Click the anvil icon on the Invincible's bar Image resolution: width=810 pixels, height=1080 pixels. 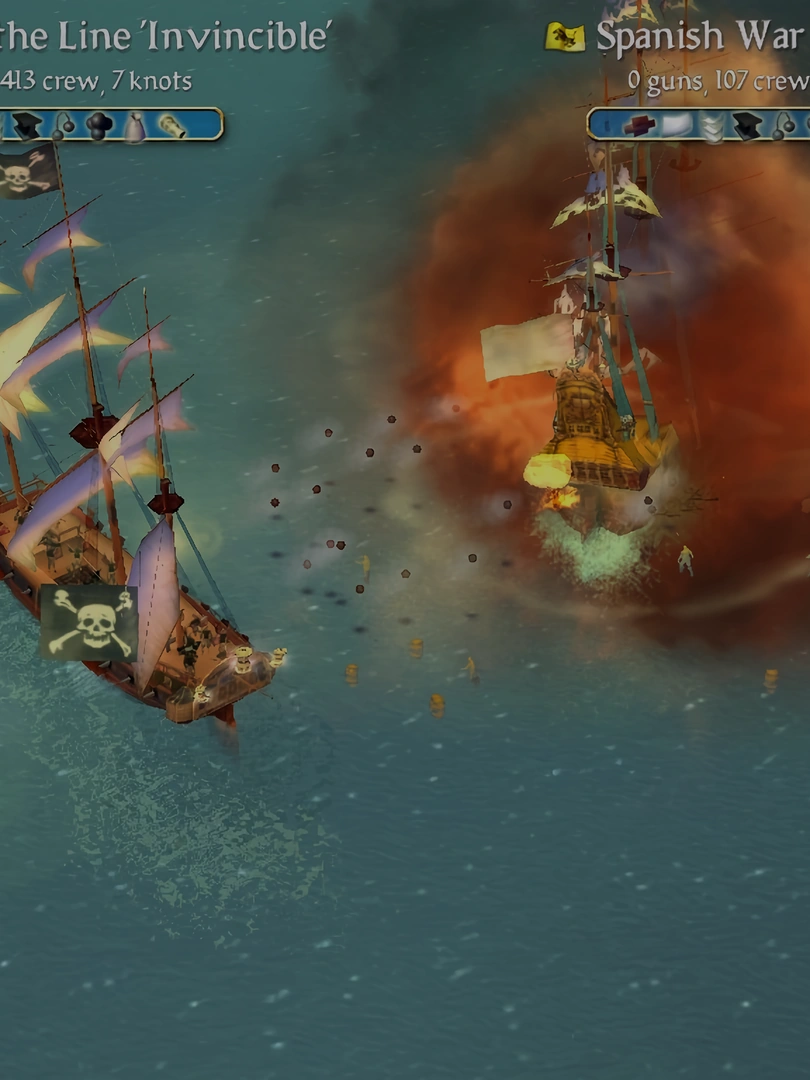pos(27,125)
